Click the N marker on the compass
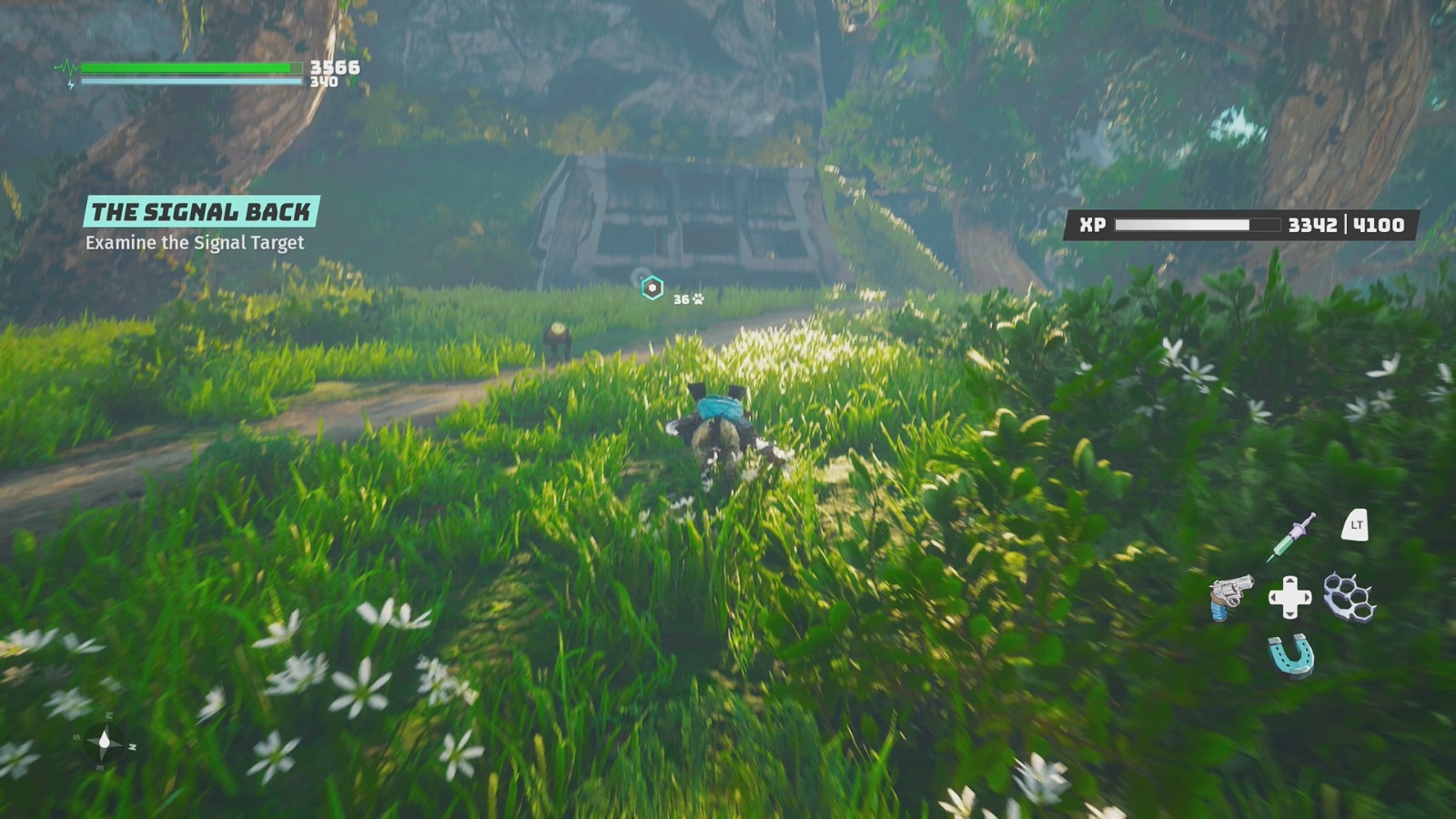Image resolution: width=1456 pixels, height=819 pixels. click(132, 747)
